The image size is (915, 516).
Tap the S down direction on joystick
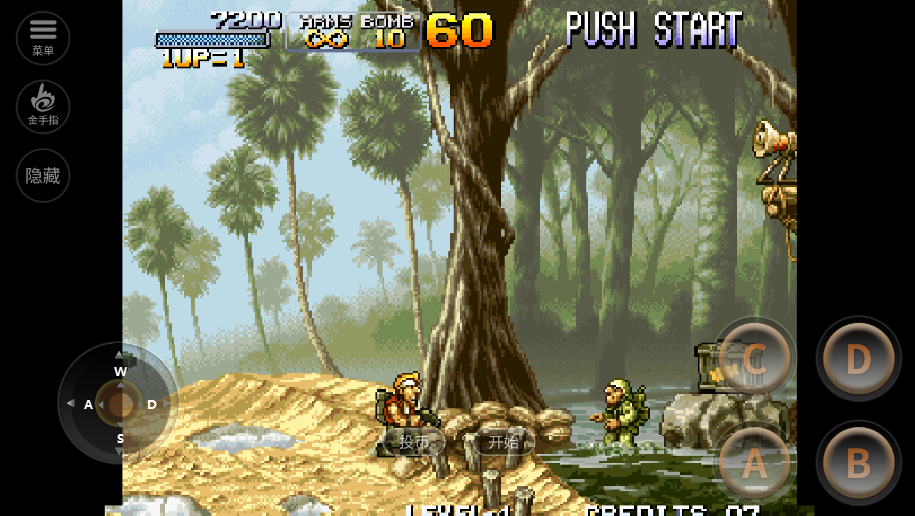pos(120,439)
